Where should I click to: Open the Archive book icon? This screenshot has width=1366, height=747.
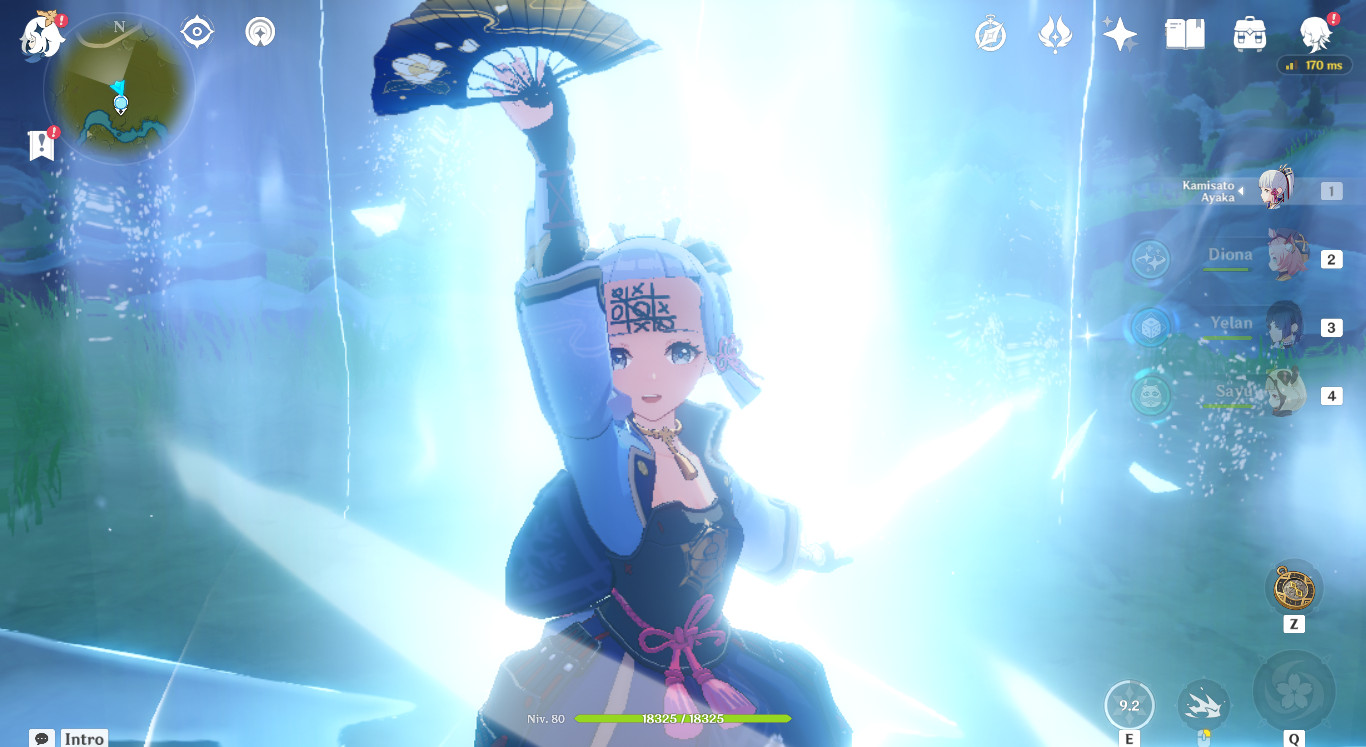tap(1185, 33)
